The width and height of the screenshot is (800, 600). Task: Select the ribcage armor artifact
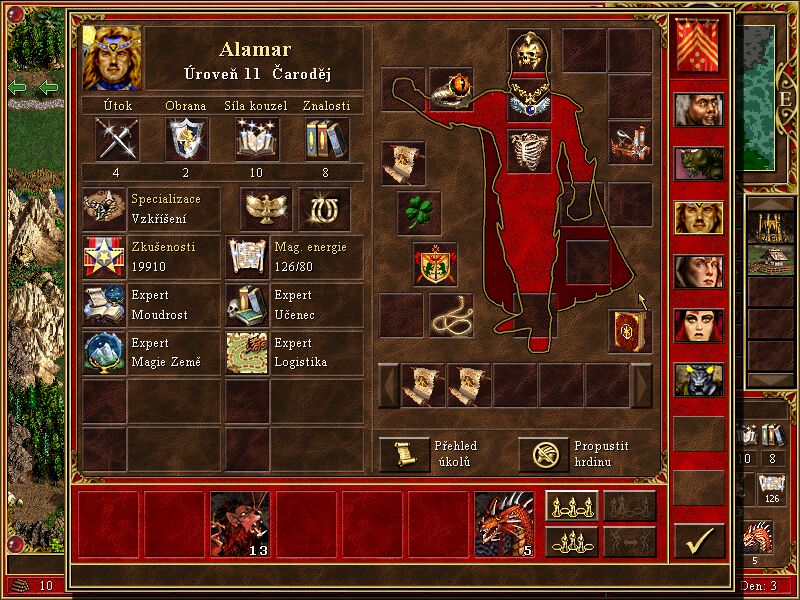point(529,151)
